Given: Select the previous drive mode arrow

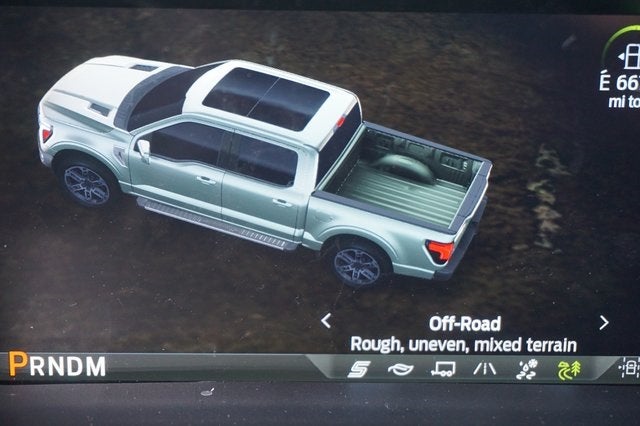Looking at the screenshot, I should point(326,321).
